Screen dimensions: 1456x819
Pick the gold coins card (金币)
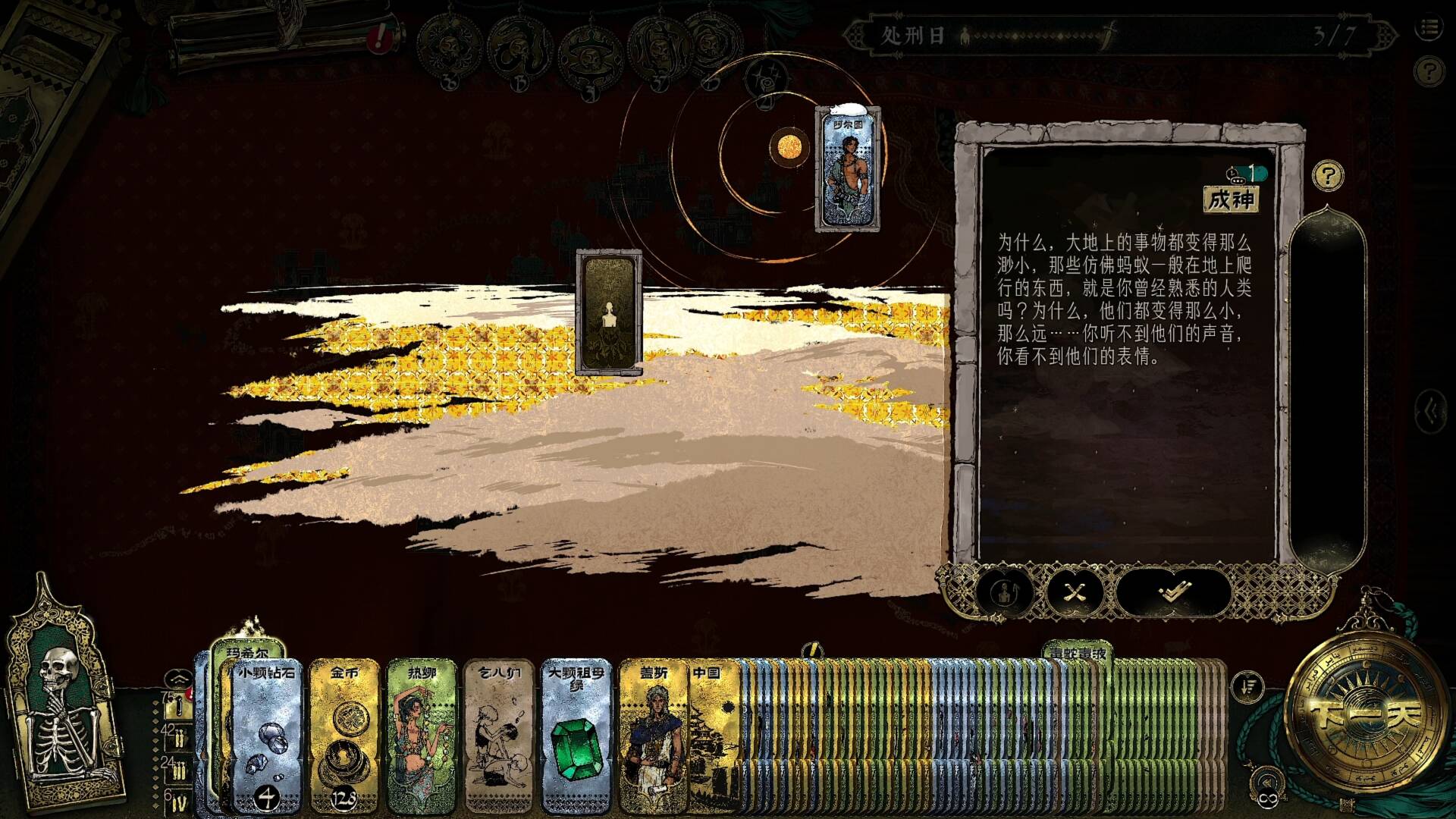344,734
